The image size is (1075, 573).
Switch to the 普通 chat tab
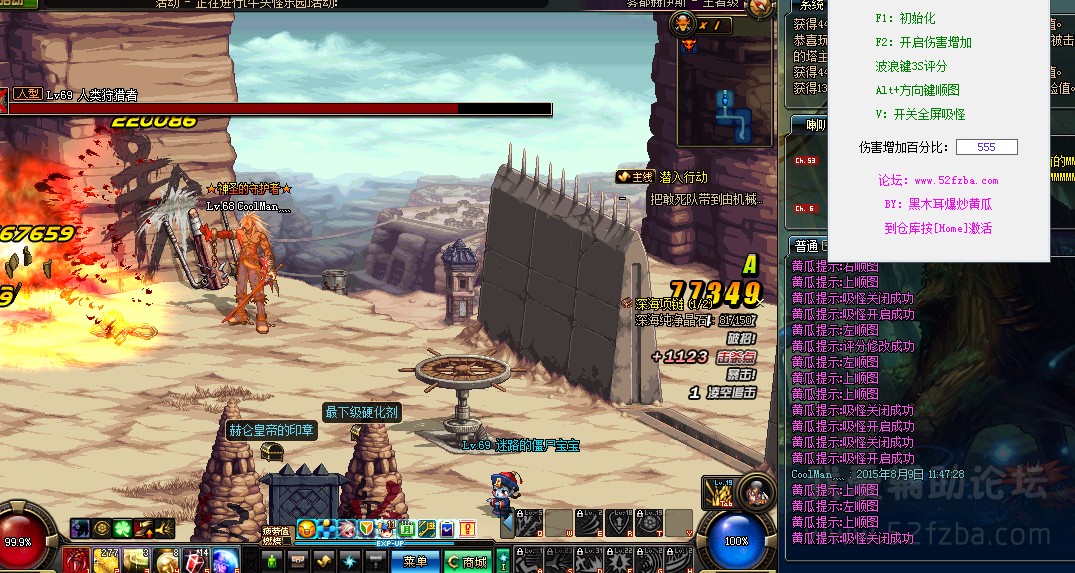805,245
